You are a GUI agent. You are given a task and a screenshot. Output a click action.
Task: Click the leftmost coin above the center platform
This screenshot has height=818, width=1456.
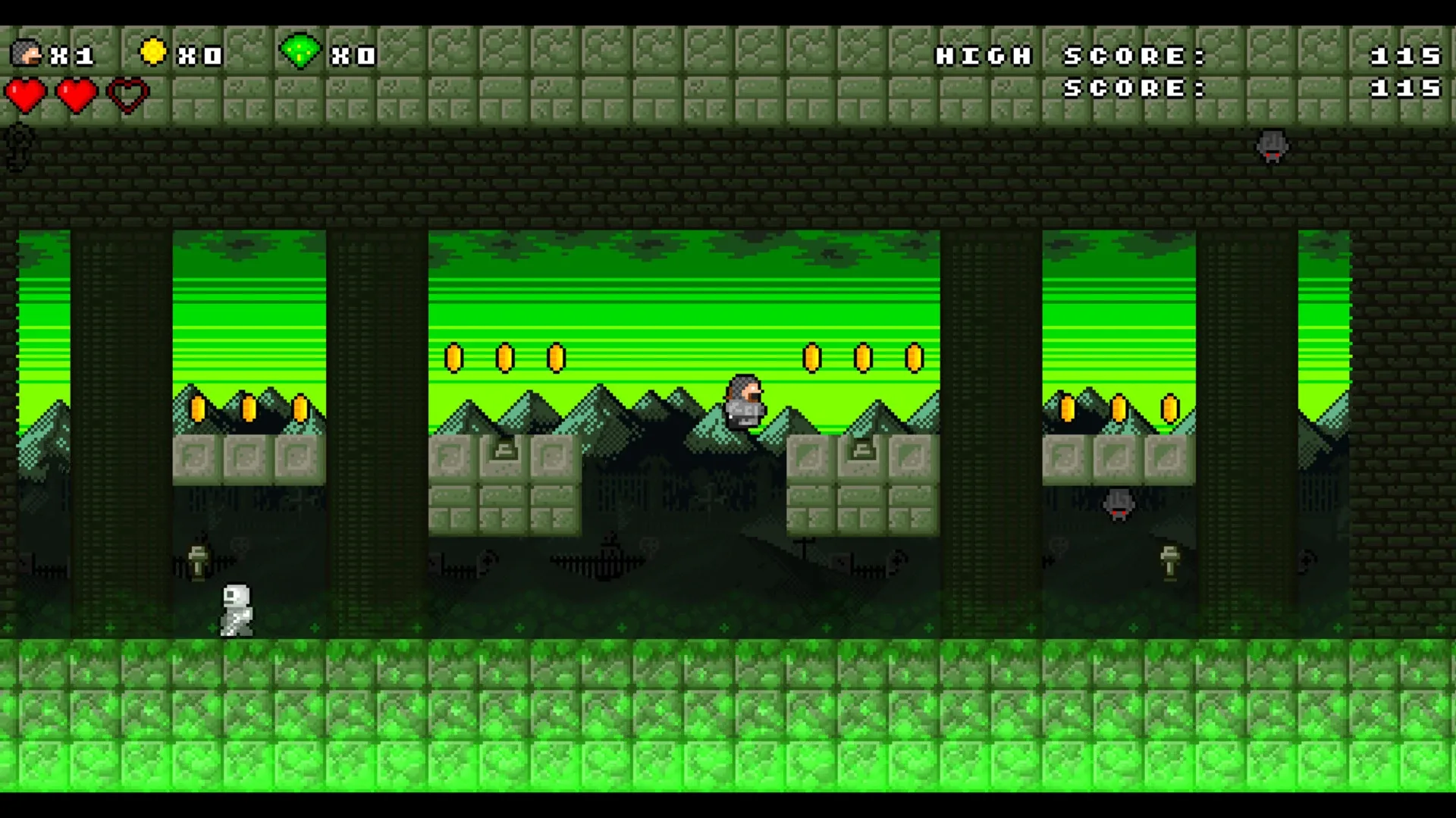click(455, 356)
